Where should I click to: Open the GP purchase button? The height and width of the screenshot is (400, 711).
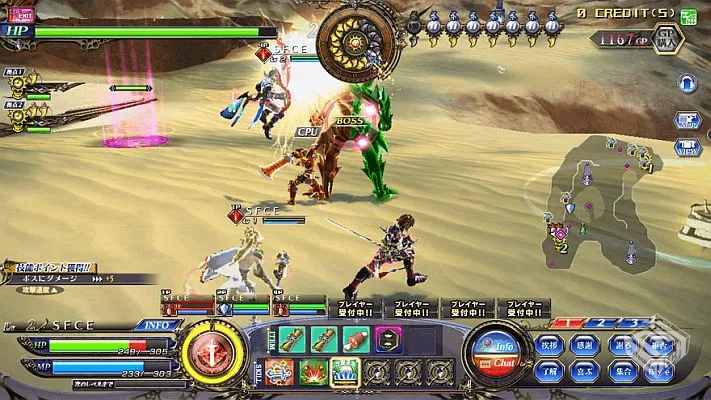668,38
